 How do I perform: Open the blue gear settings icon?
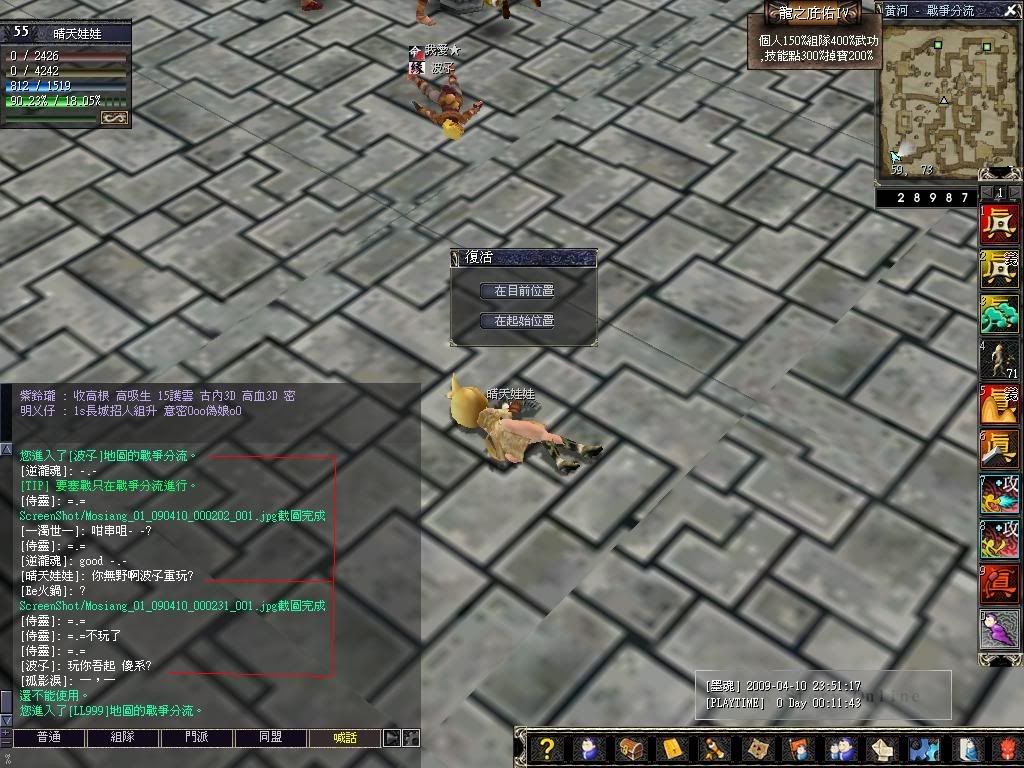[924, 748]
